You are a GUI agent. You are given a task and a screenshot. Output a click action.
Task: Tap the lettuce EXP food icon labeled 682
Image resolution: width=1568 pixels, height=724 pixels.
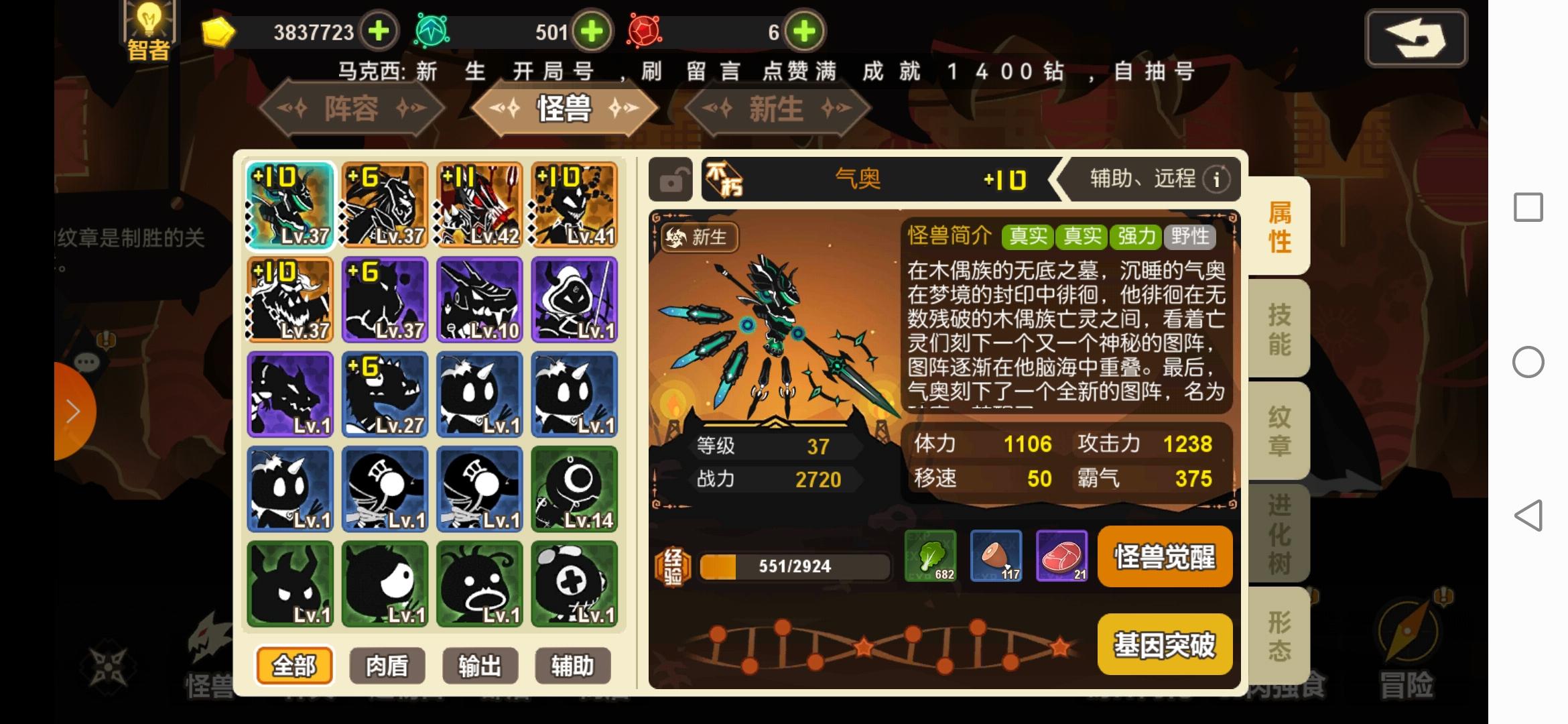931,557
